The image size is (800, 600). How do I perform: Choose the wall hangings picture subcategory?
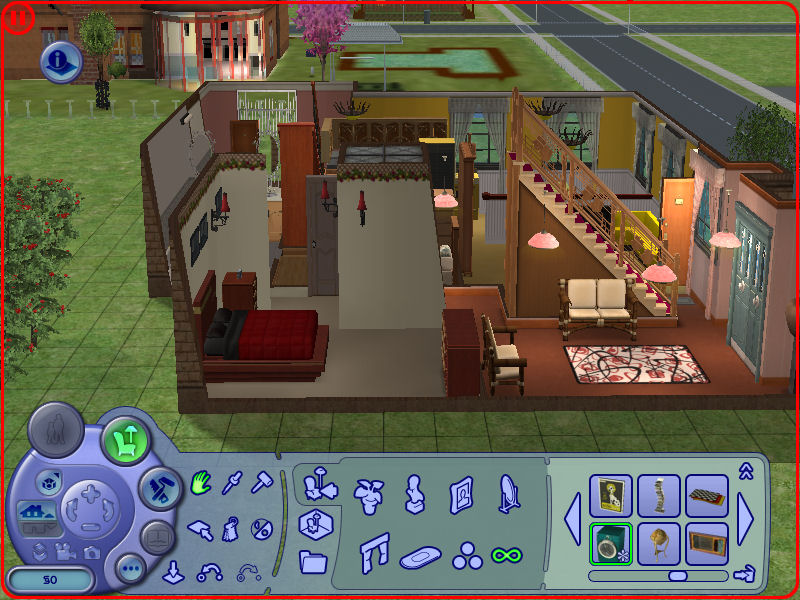coord(461,492)
